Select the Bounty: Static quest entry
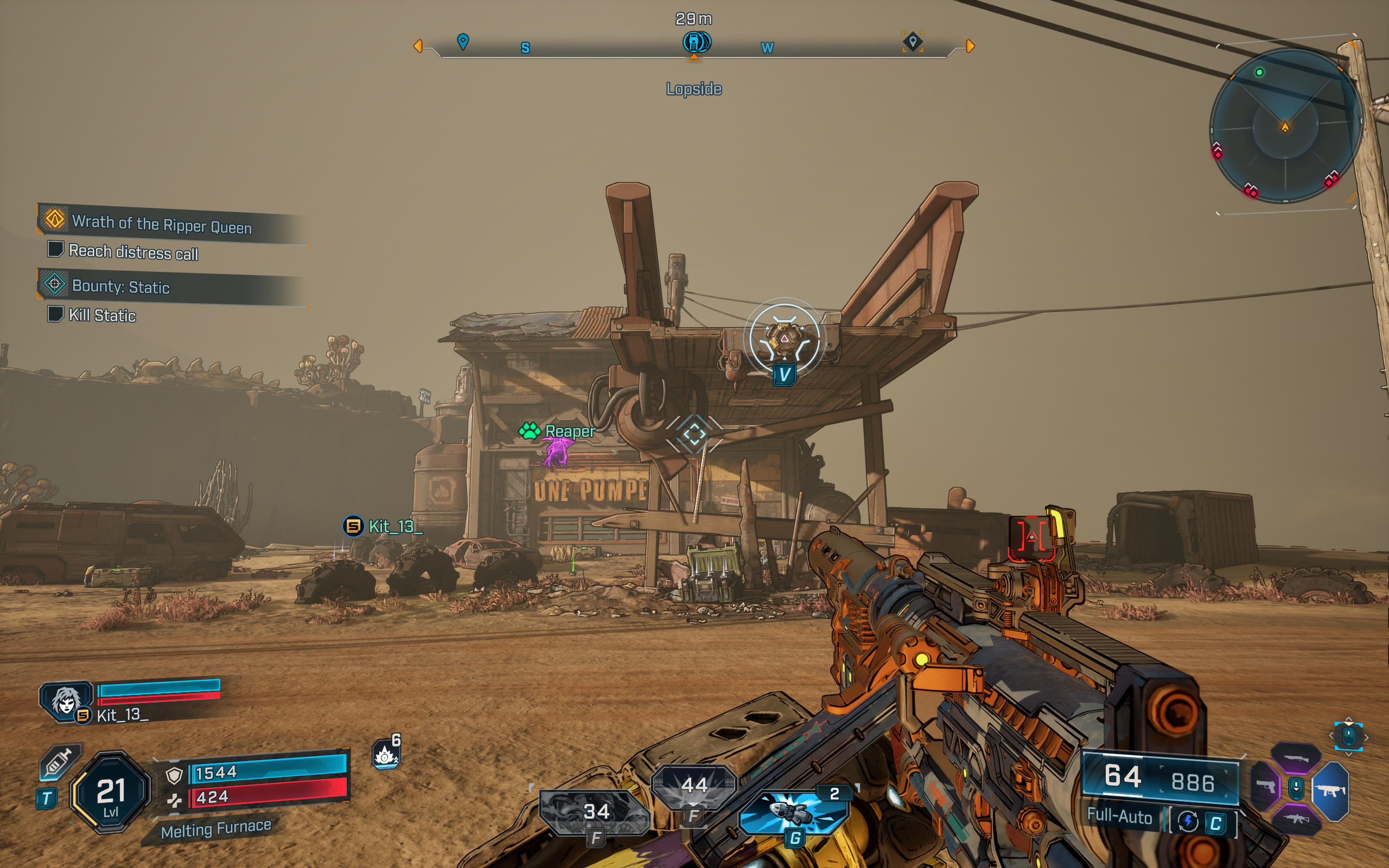Viewport: 1389px width, 868px height. [x=121, y=287]
